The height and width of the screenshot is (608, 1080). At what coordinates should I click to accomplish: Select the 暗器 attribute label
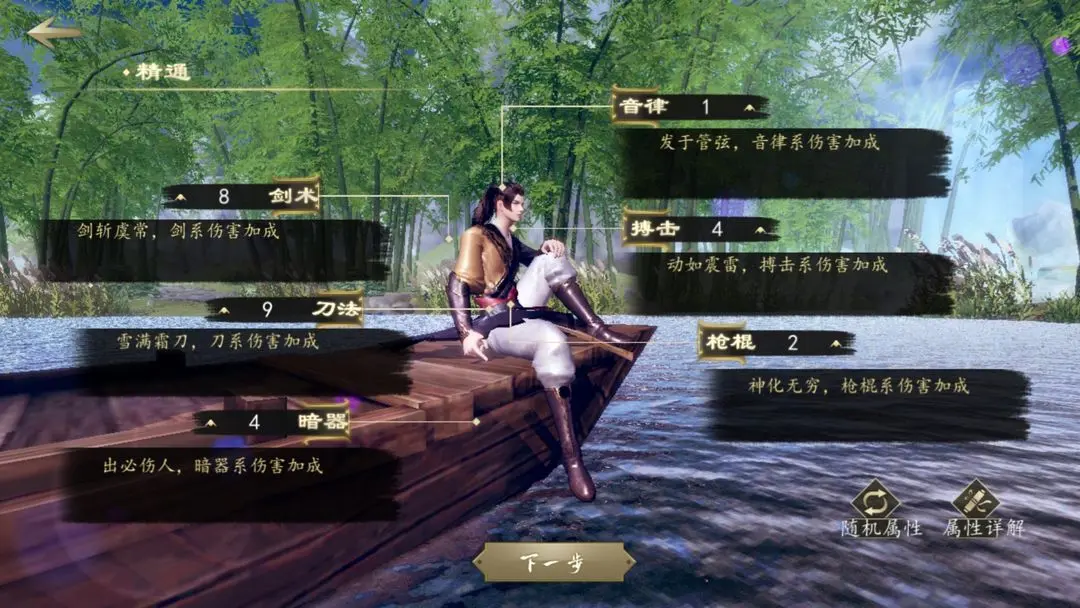click(322, 423)
